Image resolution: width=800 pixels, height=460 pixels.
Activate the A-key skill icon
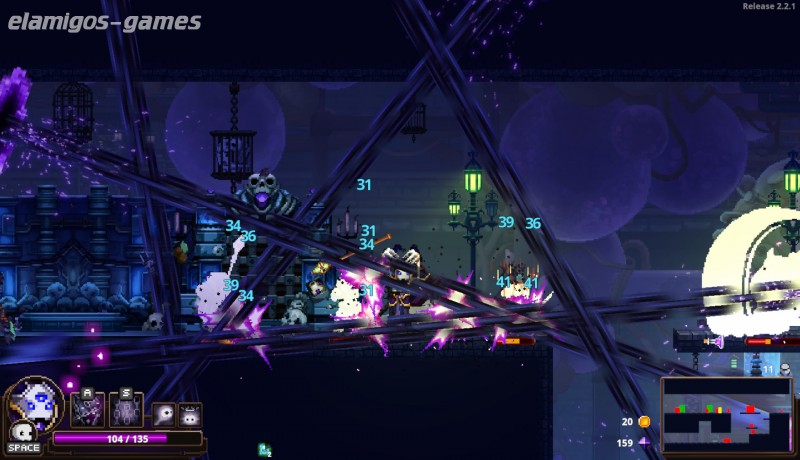point(87,410)
